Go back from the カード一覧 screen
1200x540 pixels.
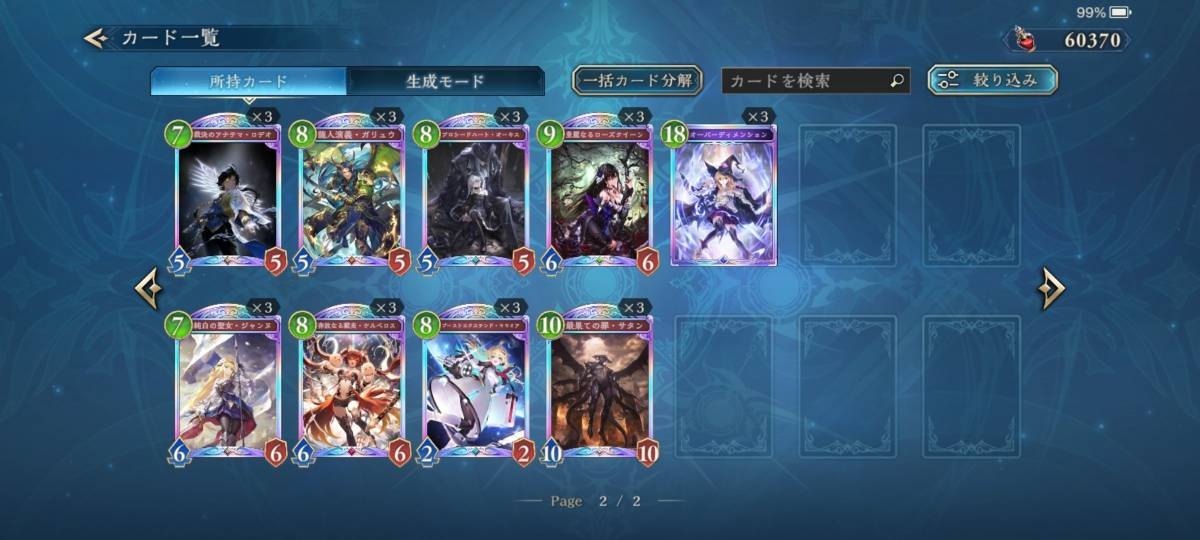pos(96,39)
